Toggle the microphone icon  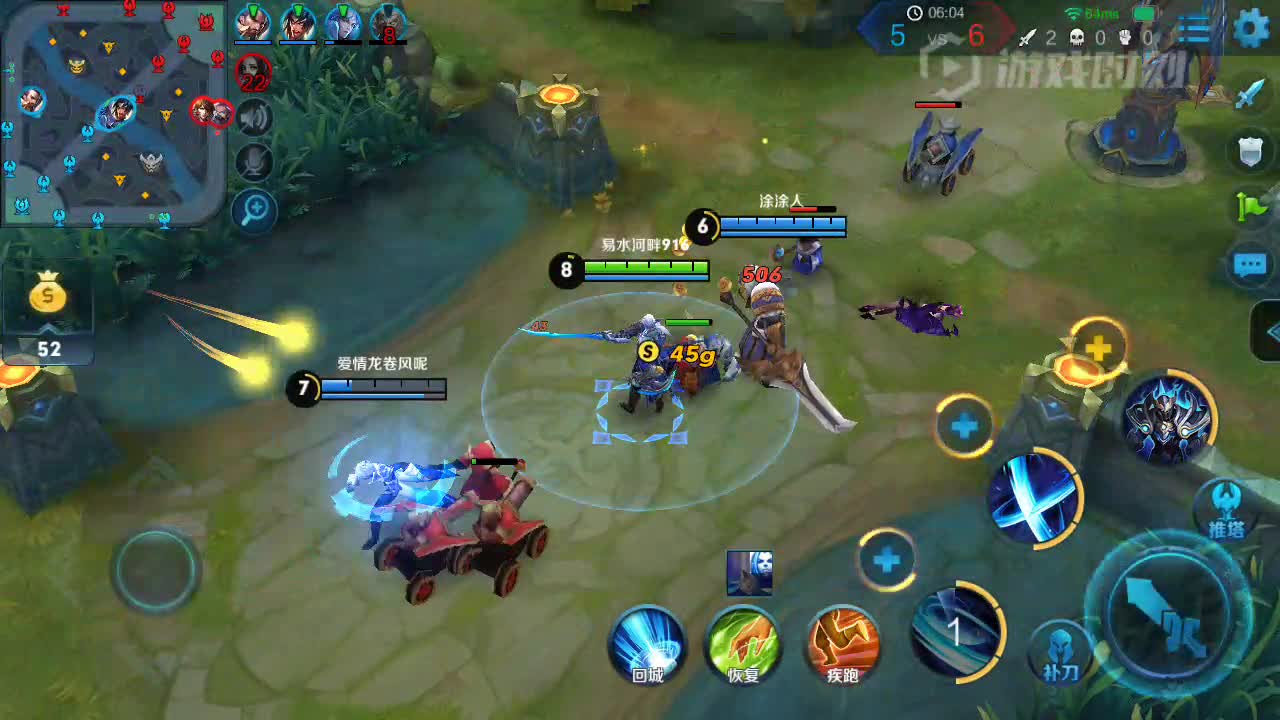(x=254, y=162)
